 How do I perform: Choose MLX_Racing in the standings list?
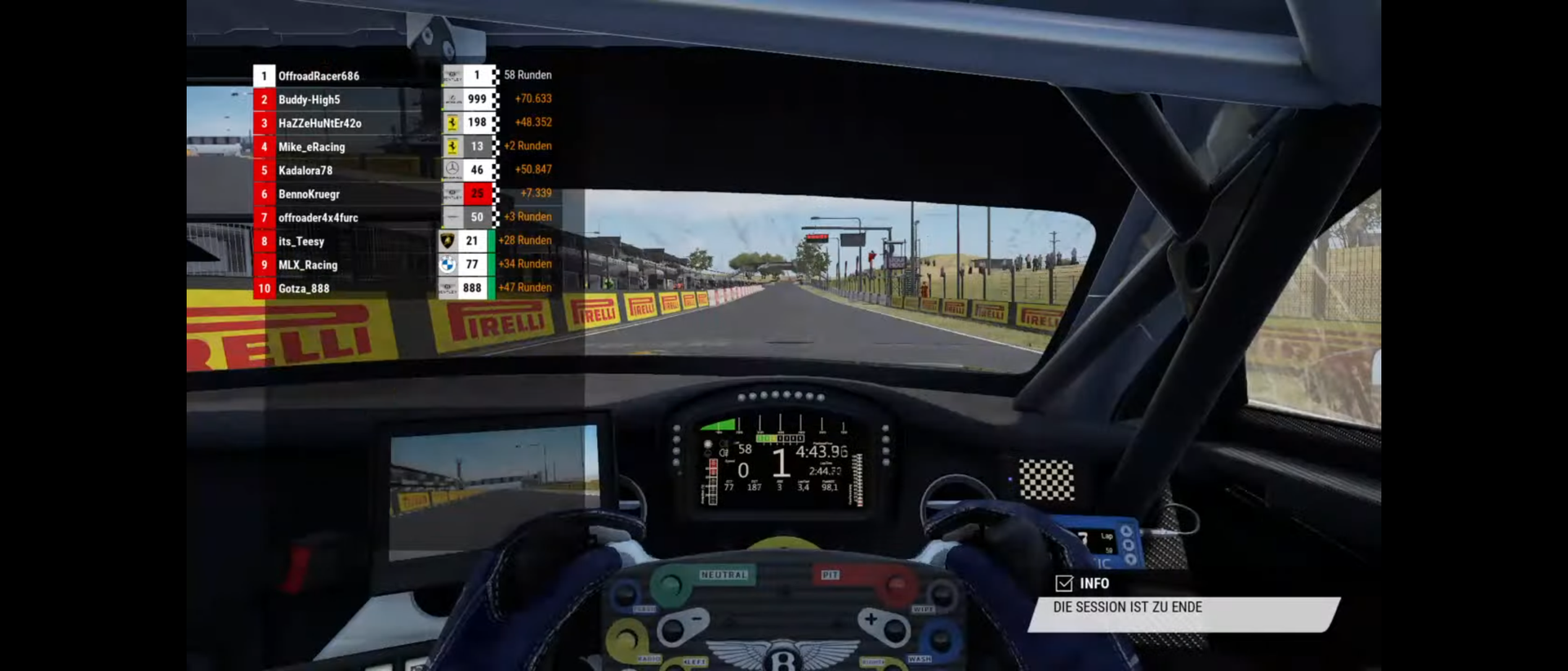tap(307, 265)
